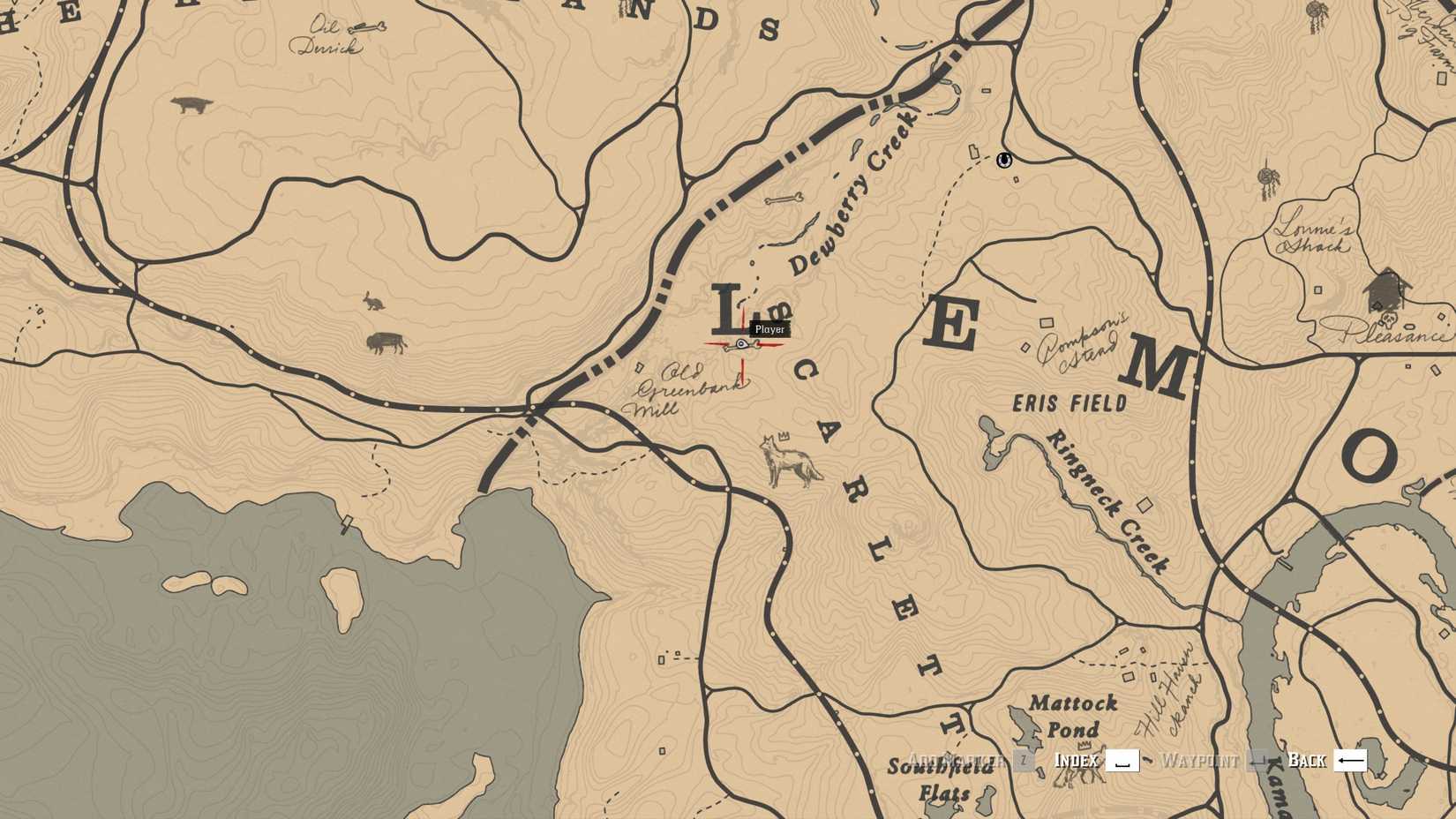Screen dimensions: 1456x819
Task: Click the boar animal icon
Action: pos(385,344)
